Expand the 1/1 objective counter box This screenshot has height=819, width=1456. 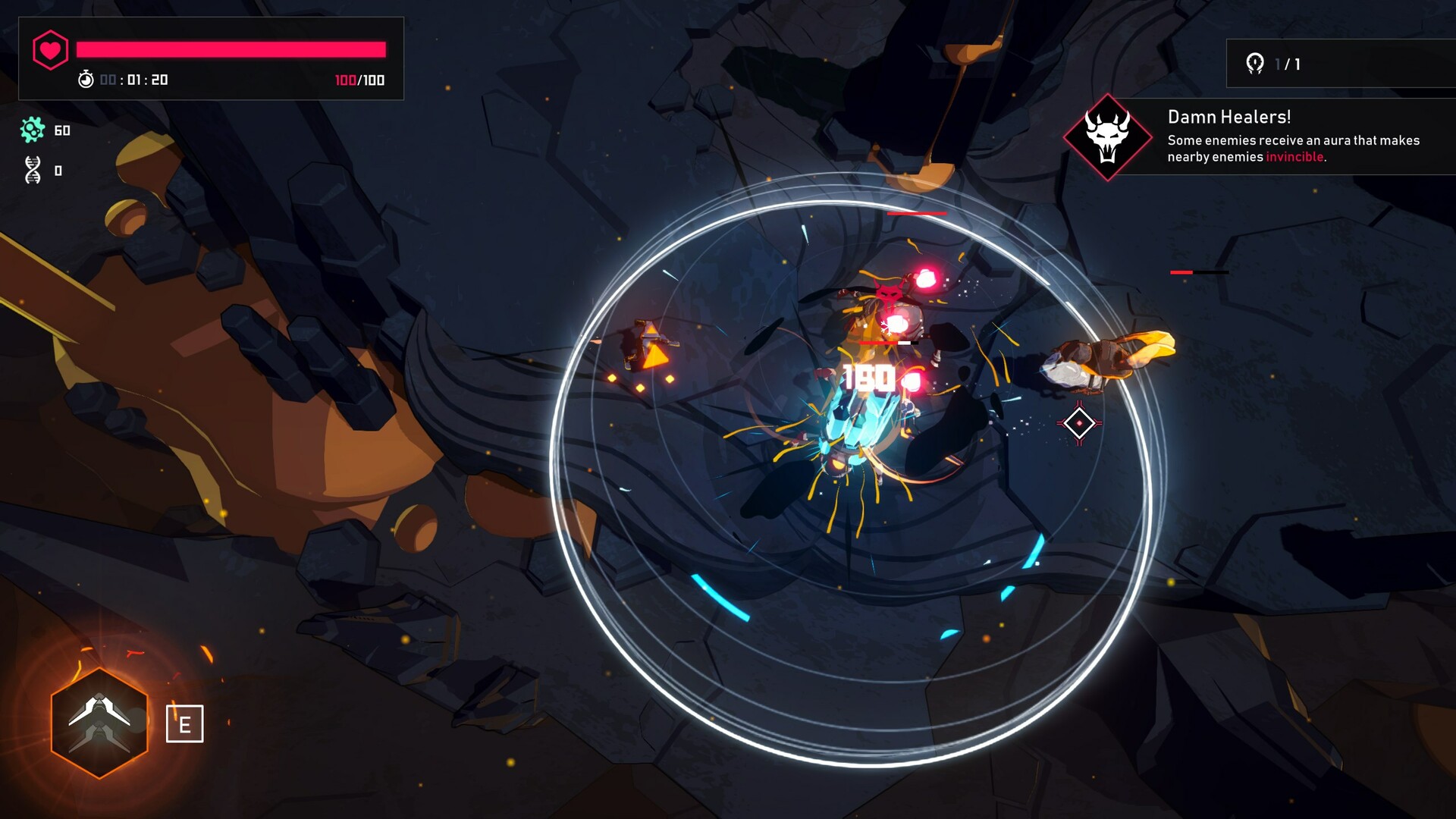click(1342, 64)
